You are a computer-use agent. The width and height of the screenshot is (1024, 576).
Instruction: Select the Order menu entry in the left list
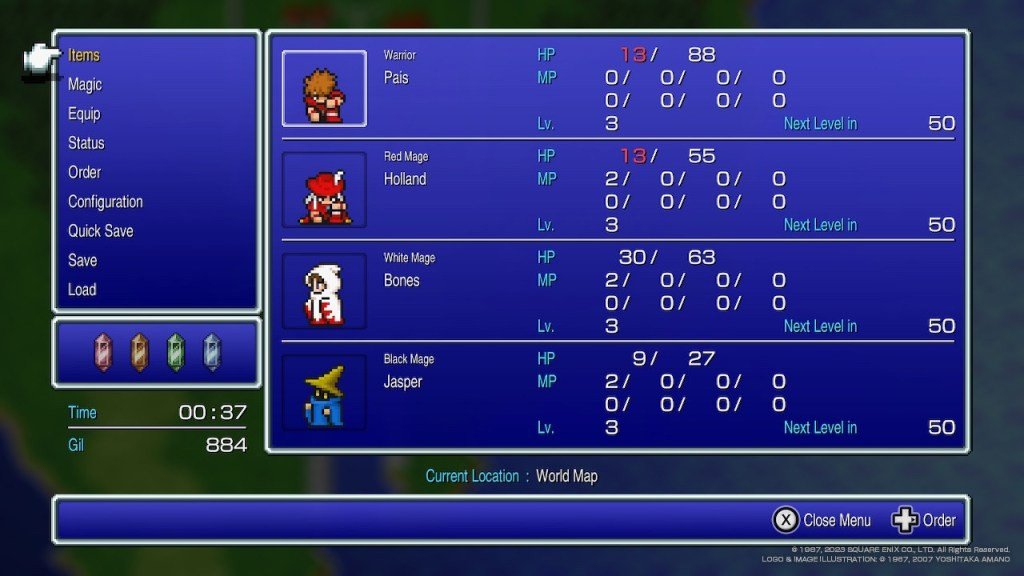84,172
